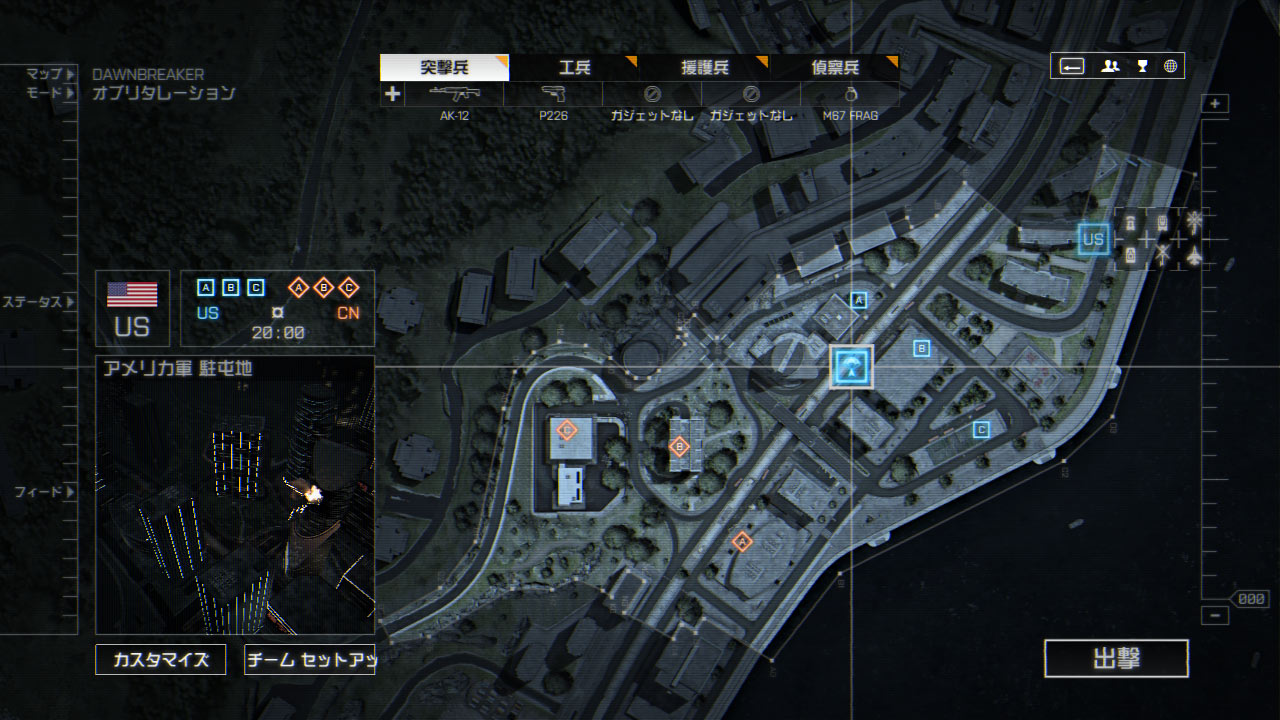The width and height of the screenshot is (1280, 720).
Task: Select the 偵察兵 class tab
Action: coord(834,68)
